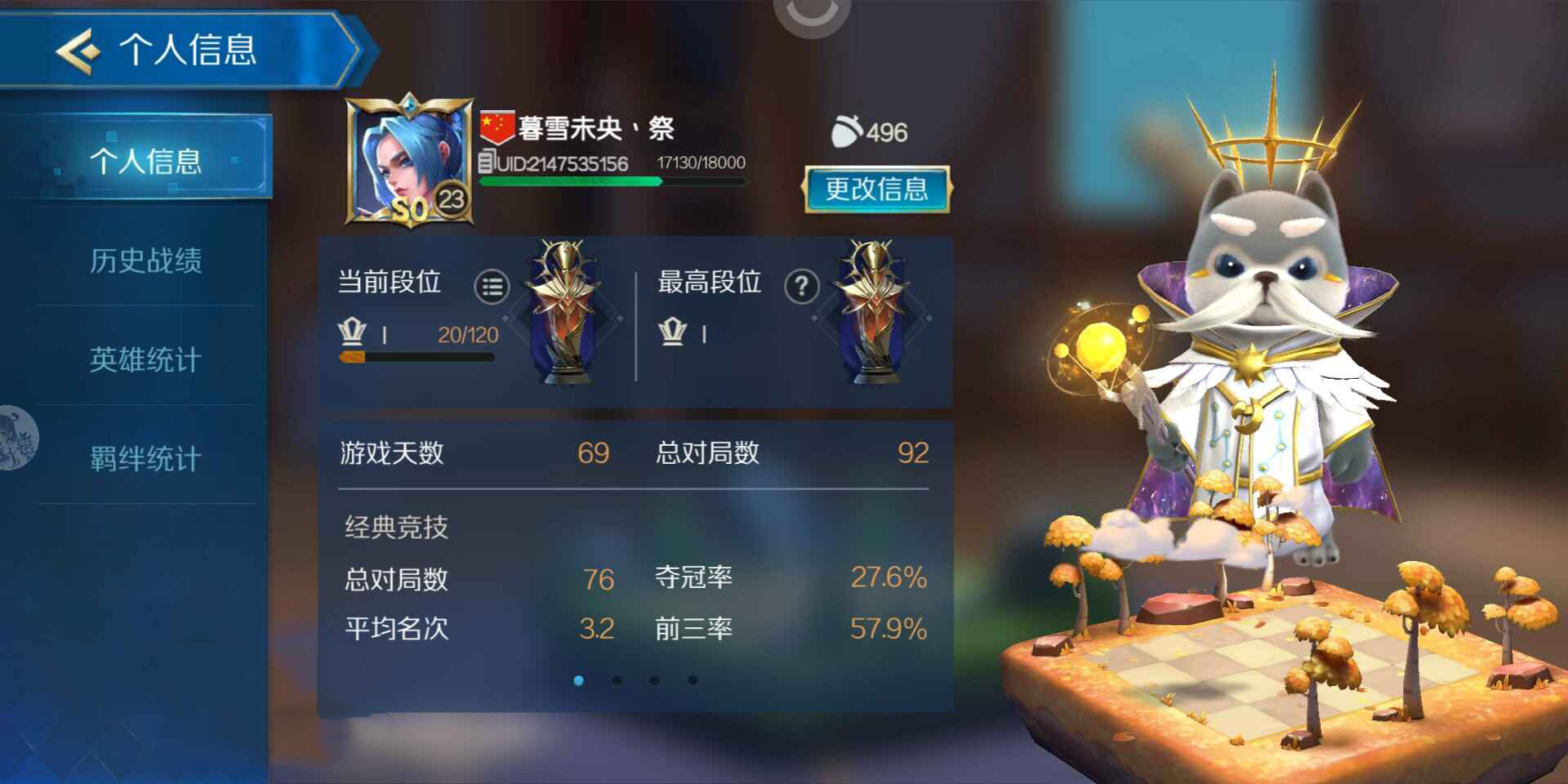The height and width of the screenshot is (784, 1568).
Task: Select the 历史战绩 sidebar tab
Action: pos(147,262)
